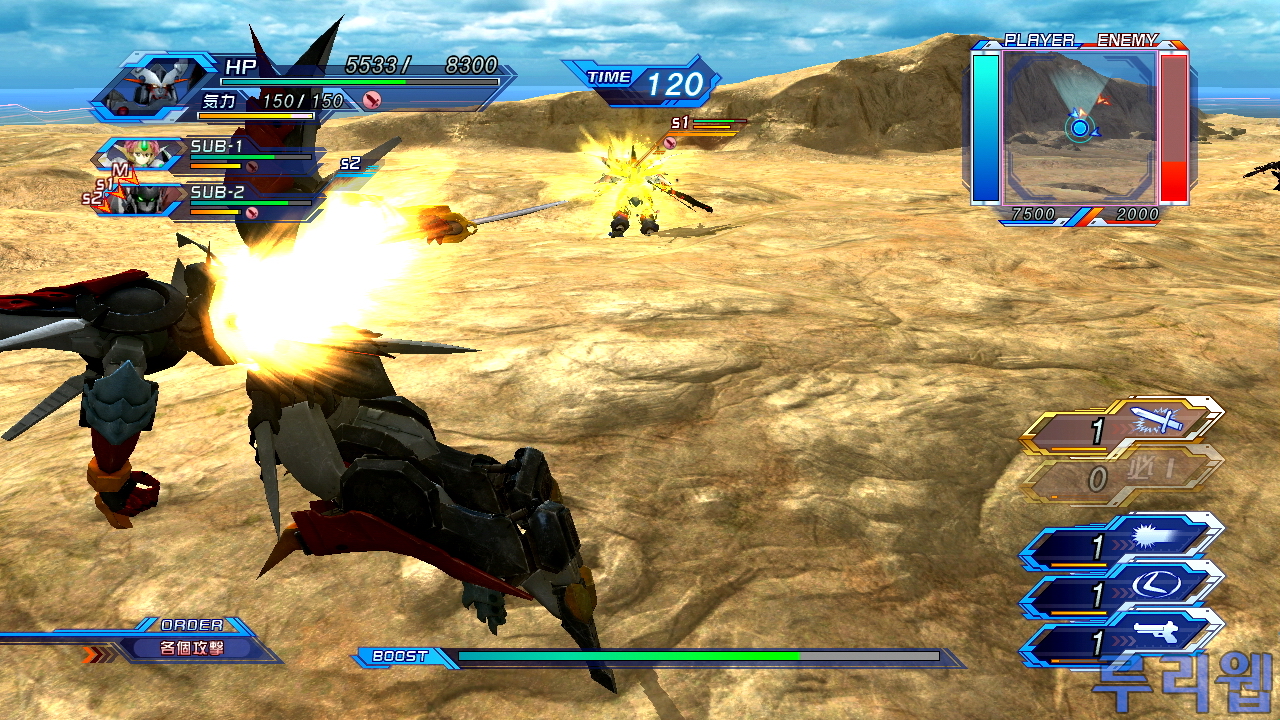
Task: Pick the SUB-2 unit portrait
Action: 140,200
